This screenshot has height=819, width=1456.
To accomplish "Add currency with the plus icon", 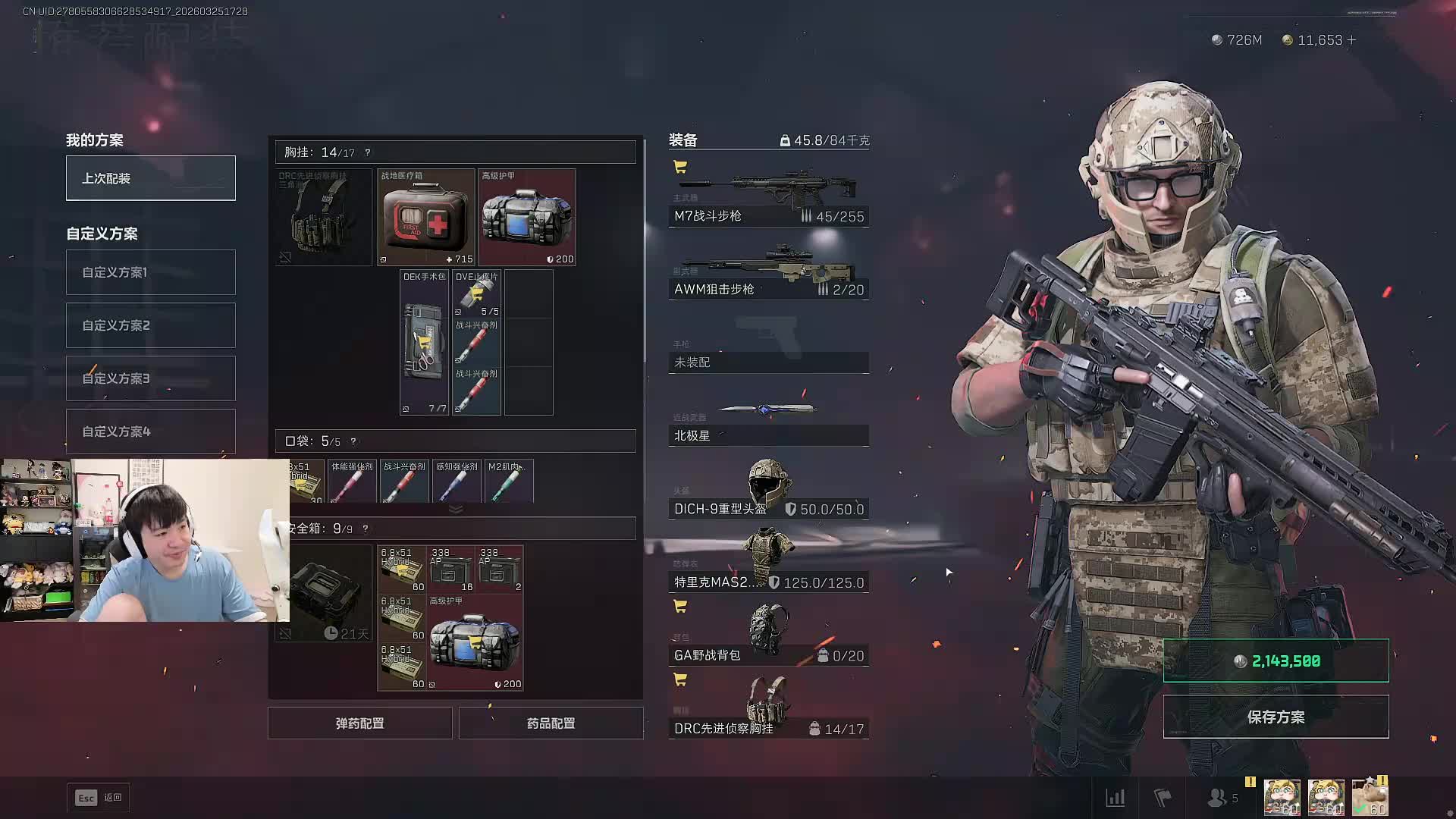I will 1352,40.
